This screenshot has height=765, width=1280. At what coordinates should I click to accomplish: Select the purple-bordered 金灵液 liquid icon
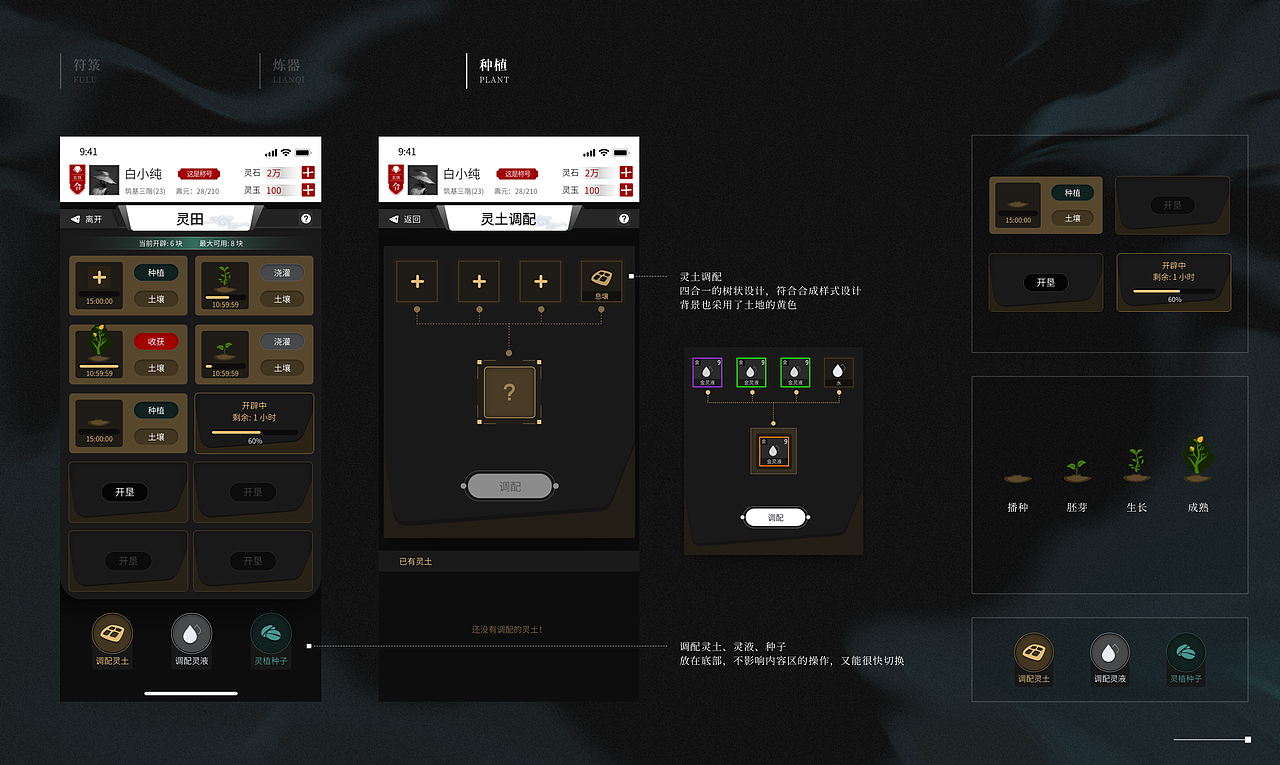709,371
